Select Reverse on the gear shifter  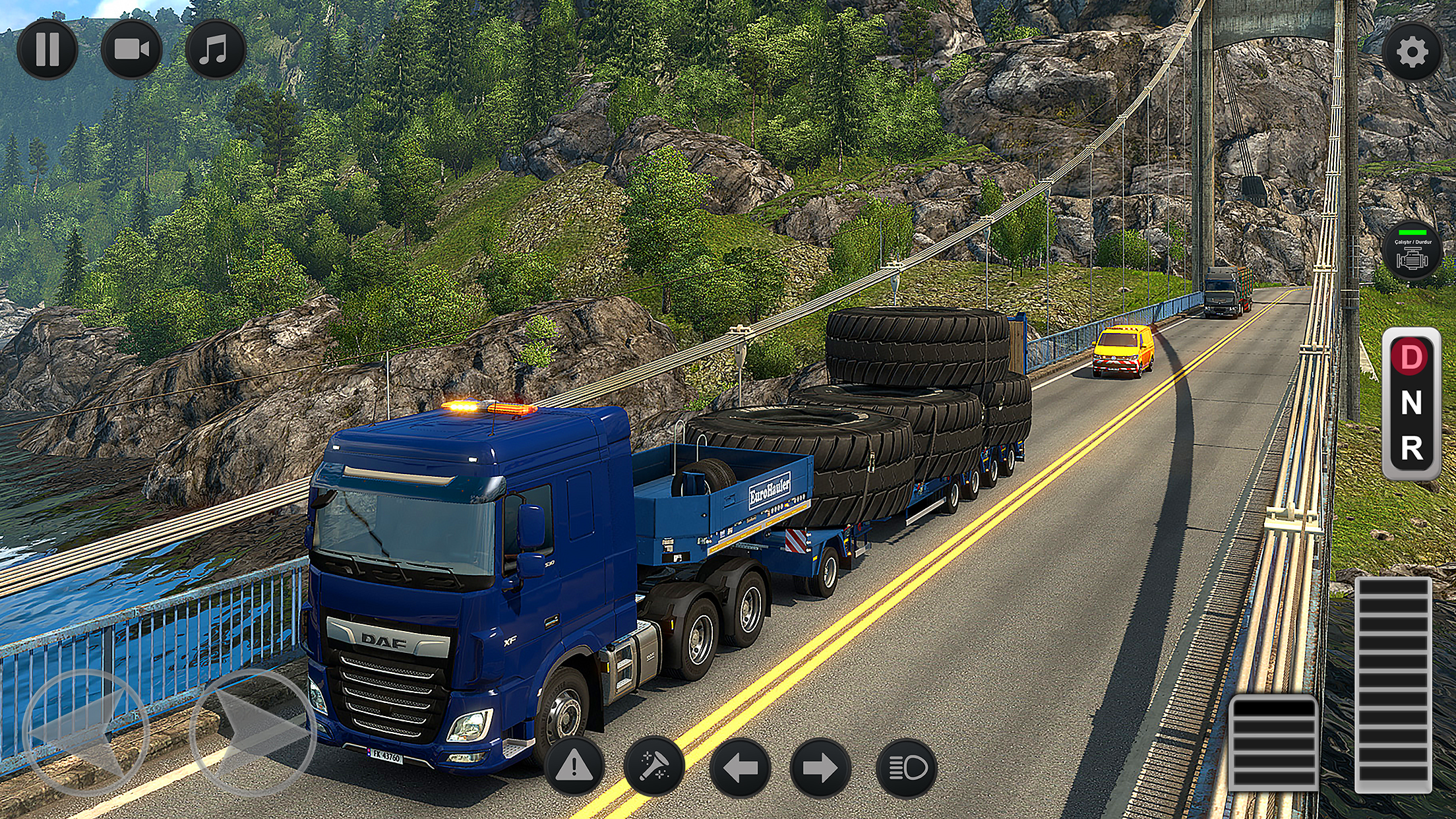point(1410,448)
